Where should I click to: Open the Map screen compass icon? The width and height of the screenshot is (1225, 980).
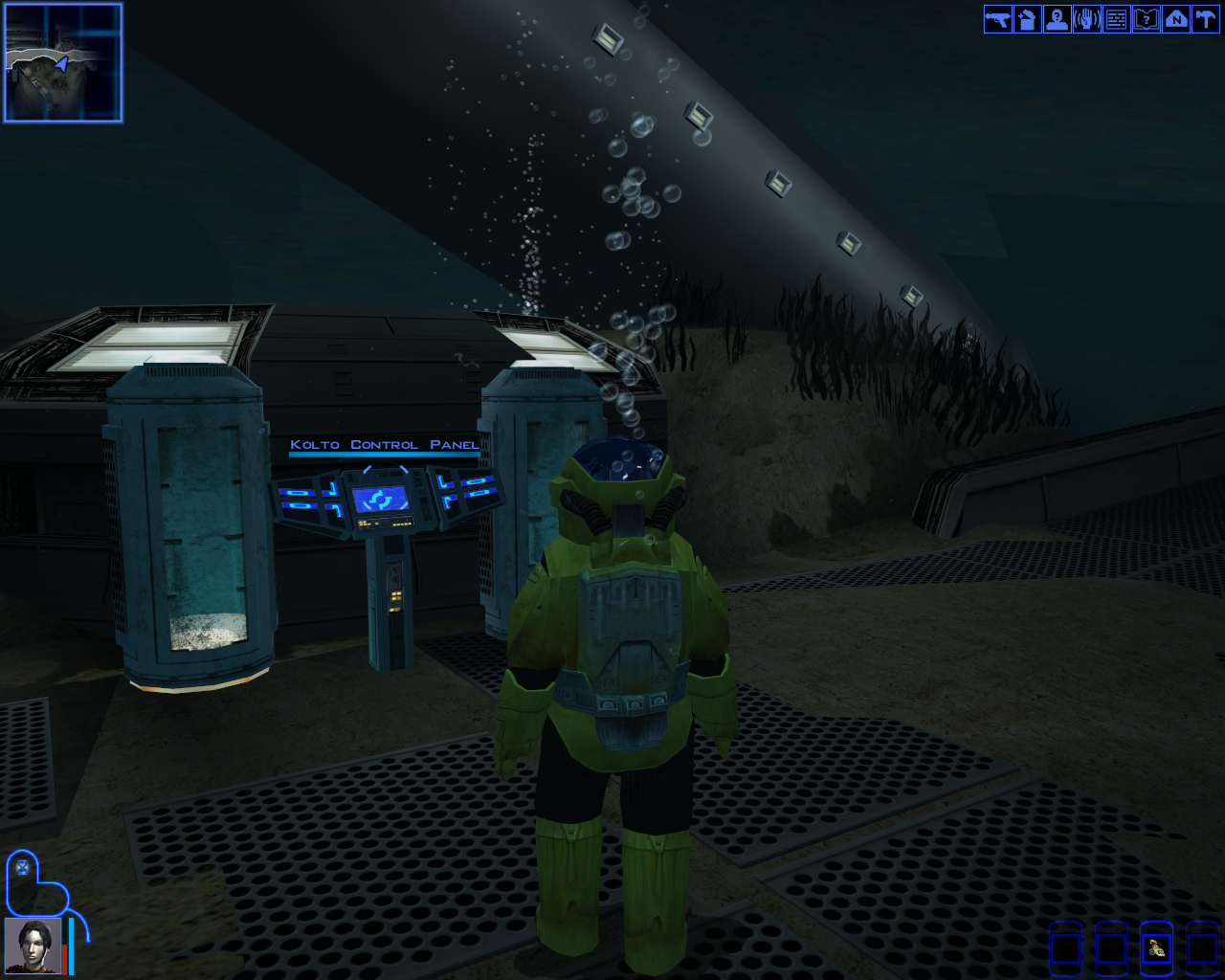1175,19
